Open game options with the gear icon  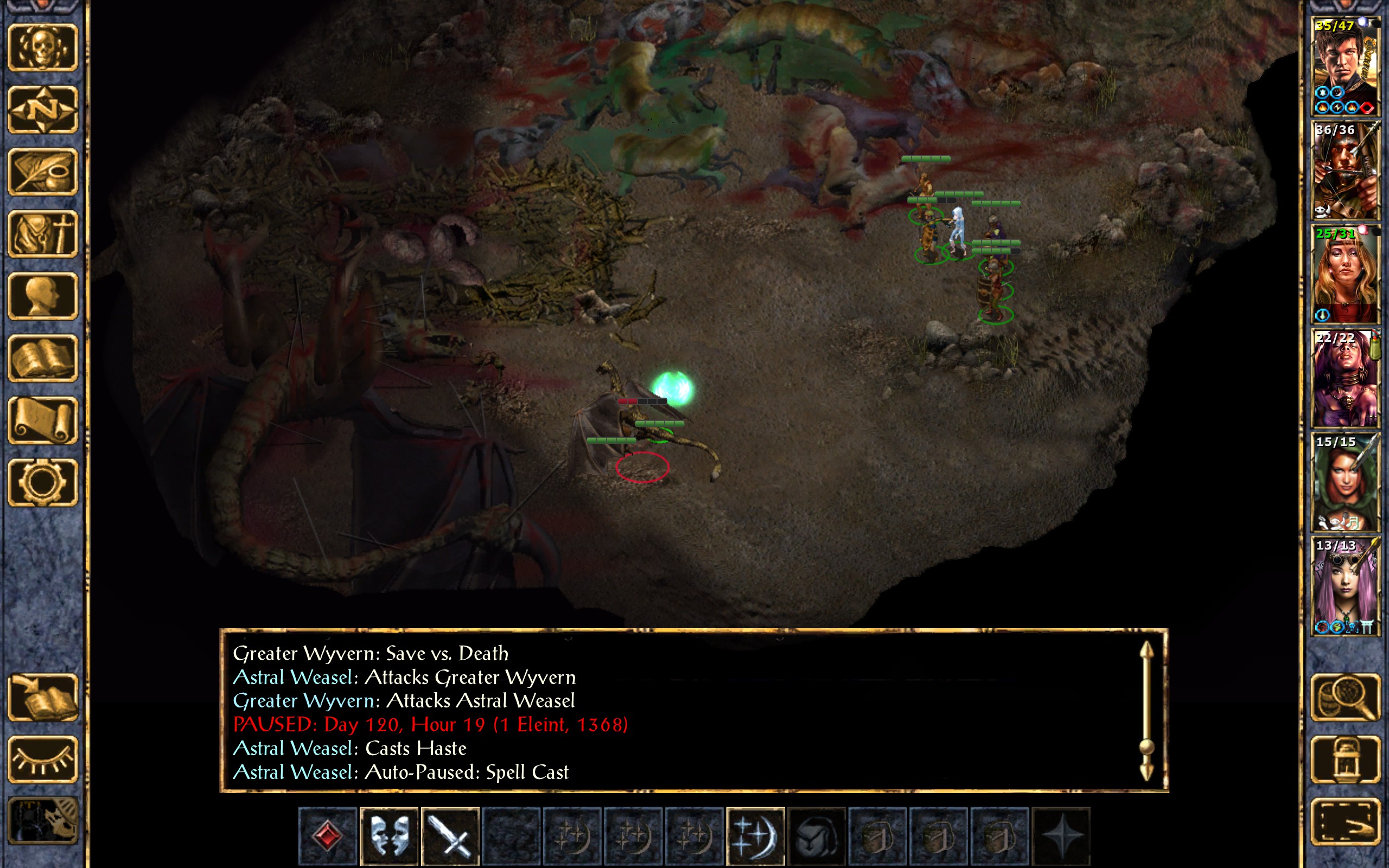tap(43, 482)
